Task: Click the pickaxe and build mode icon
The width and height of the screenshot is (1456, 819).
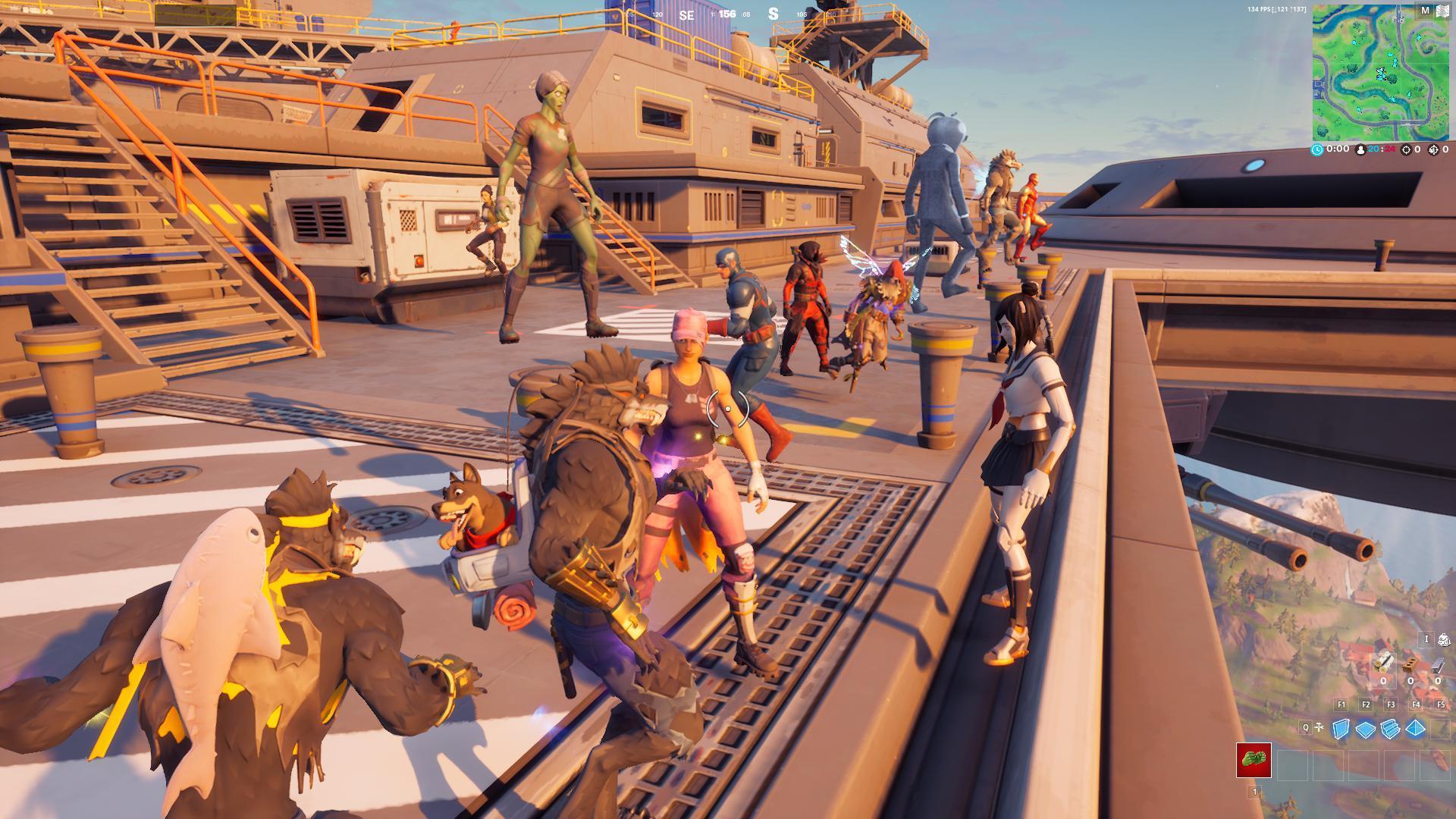Action: click(x=1320, y=728)
